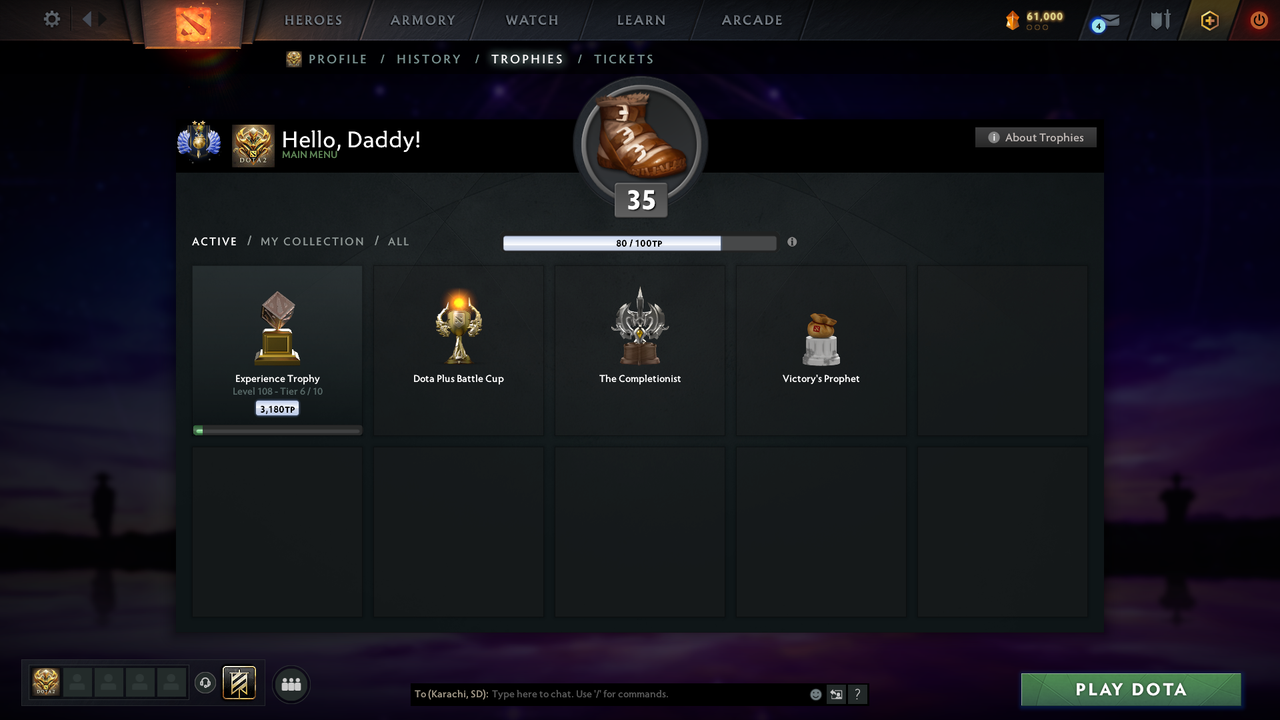Switch to the MY COLLECTION tab
Screen dimensions: 1280x720
click(x=312, y=241)
